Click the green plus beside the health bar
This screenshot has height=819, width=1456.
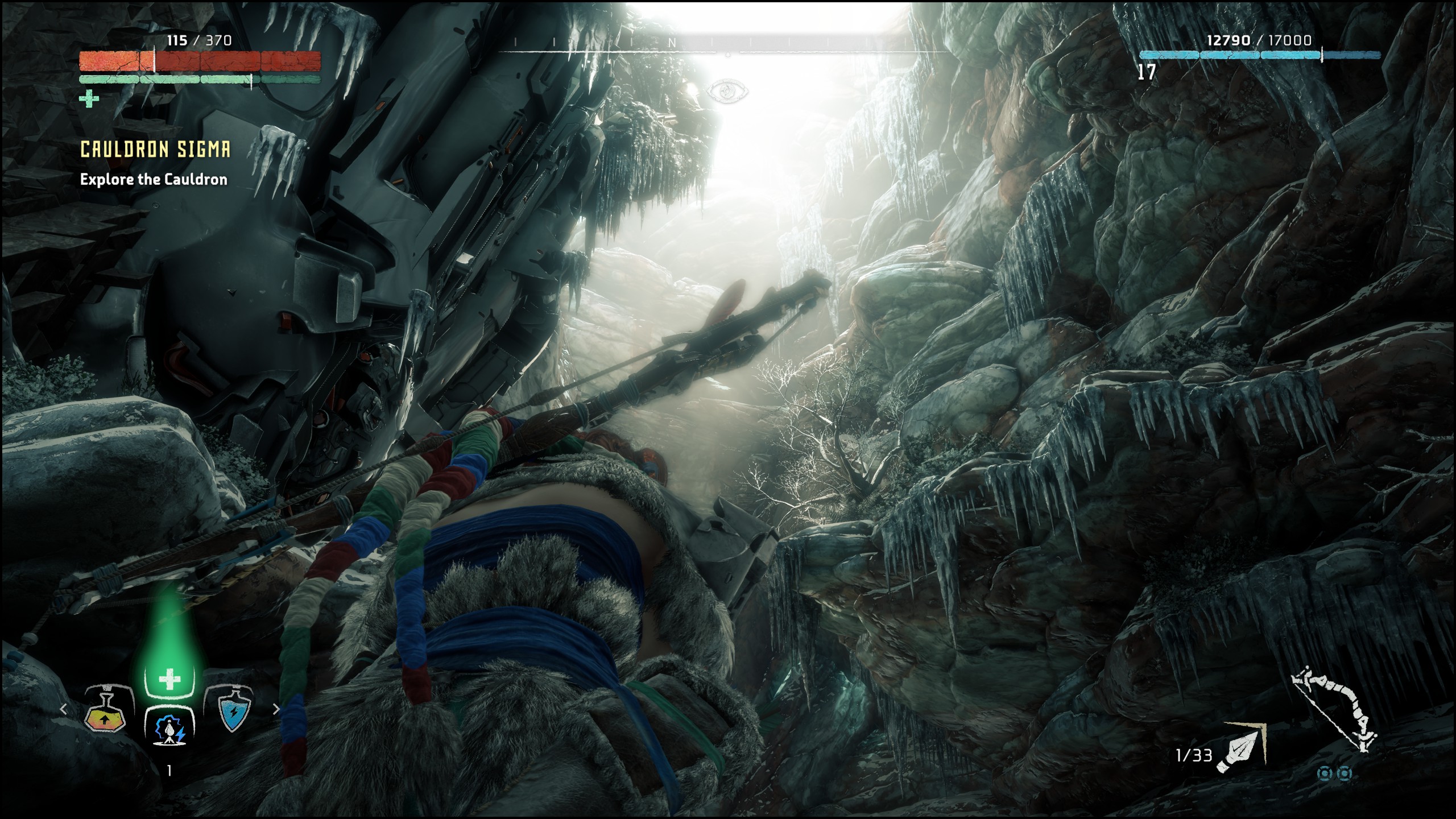tap(89, 99)
